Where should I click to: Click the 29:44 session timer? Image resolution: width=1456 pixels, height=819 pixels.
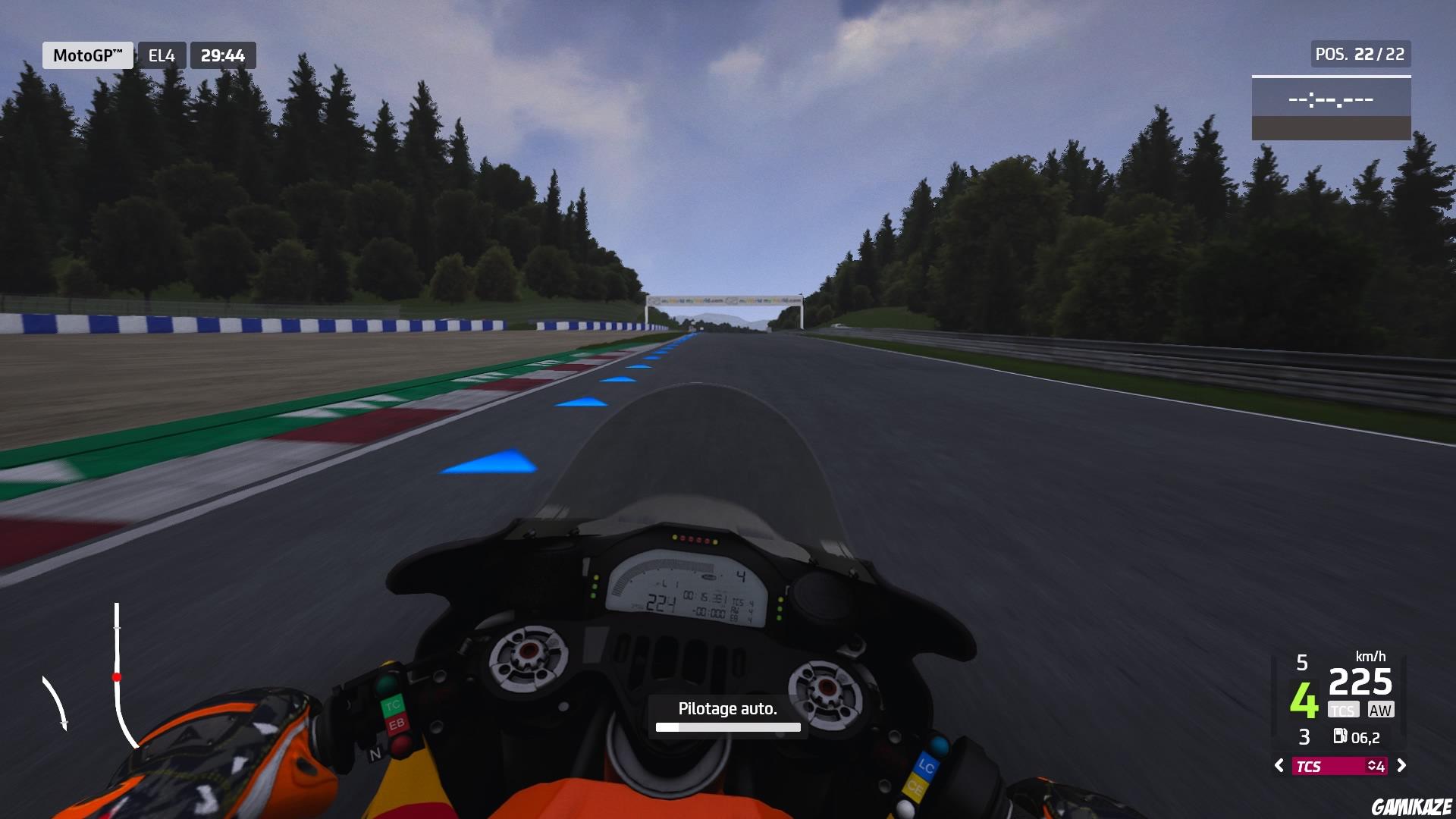pyautogui.click(x=221, y=54)
